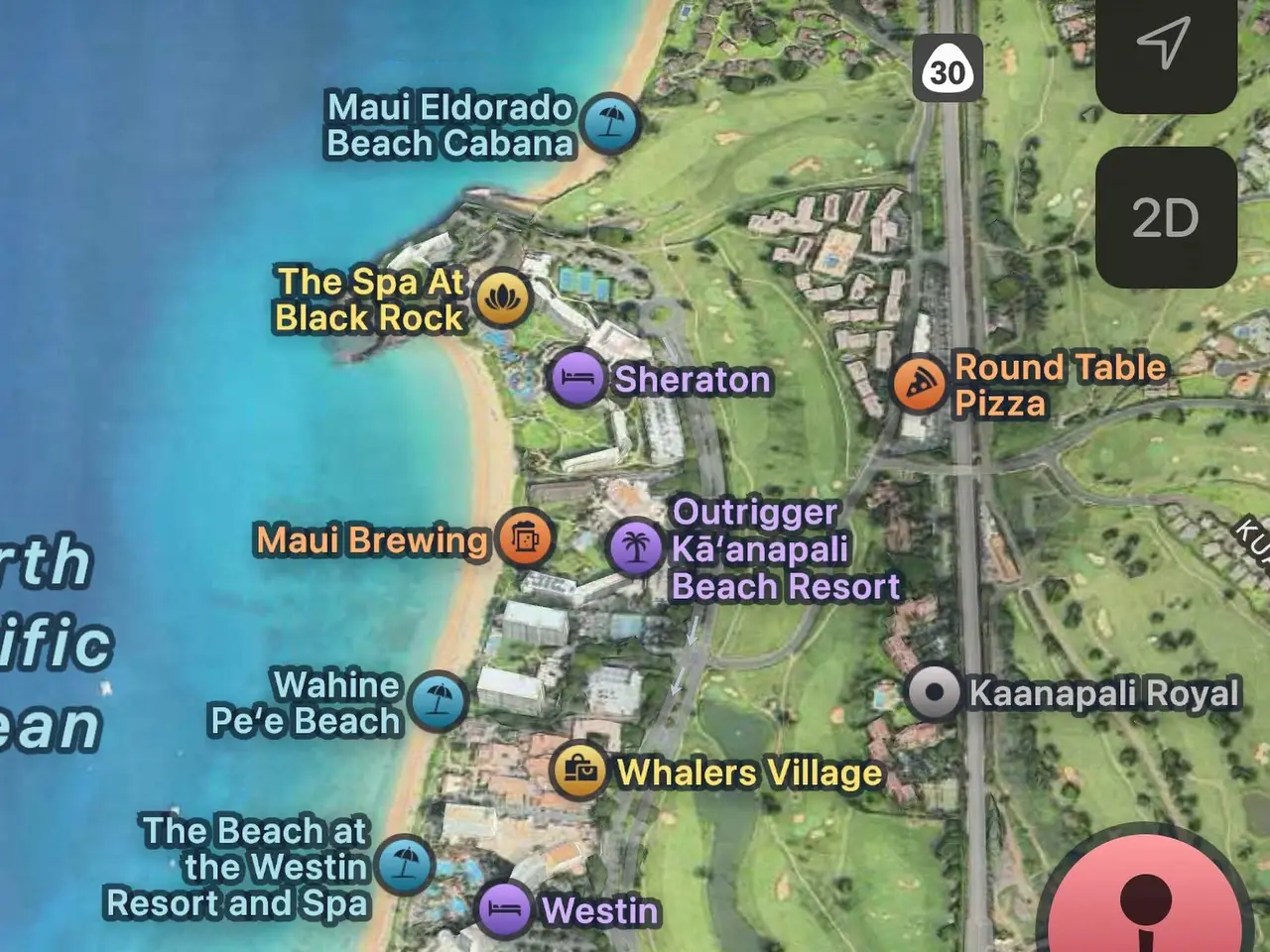Select the Sheraton hotel marker
This screenshot has width=1270, height=952.
[x=577, y=379]
